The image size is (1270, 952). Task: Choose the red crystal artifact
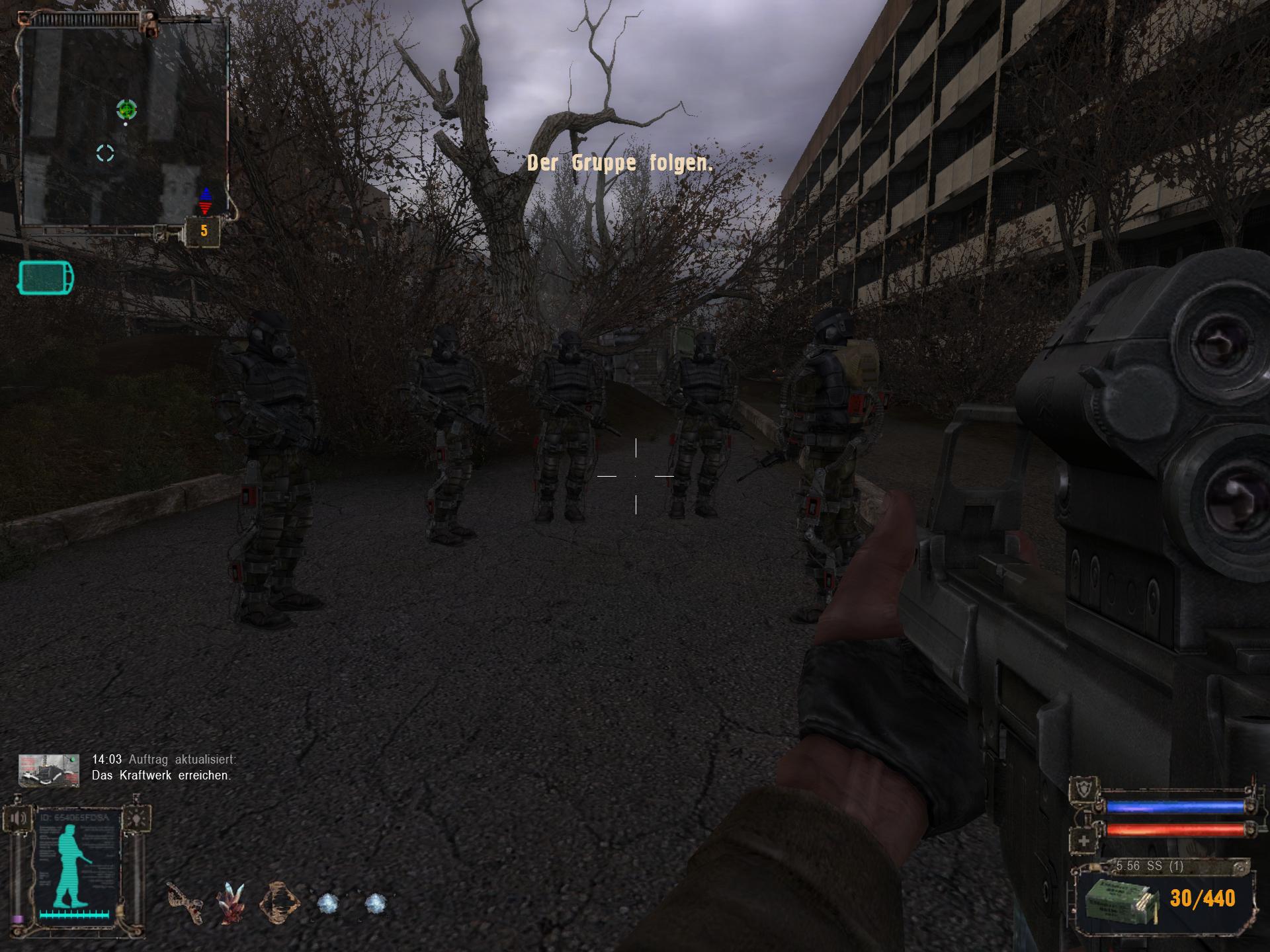231,902
